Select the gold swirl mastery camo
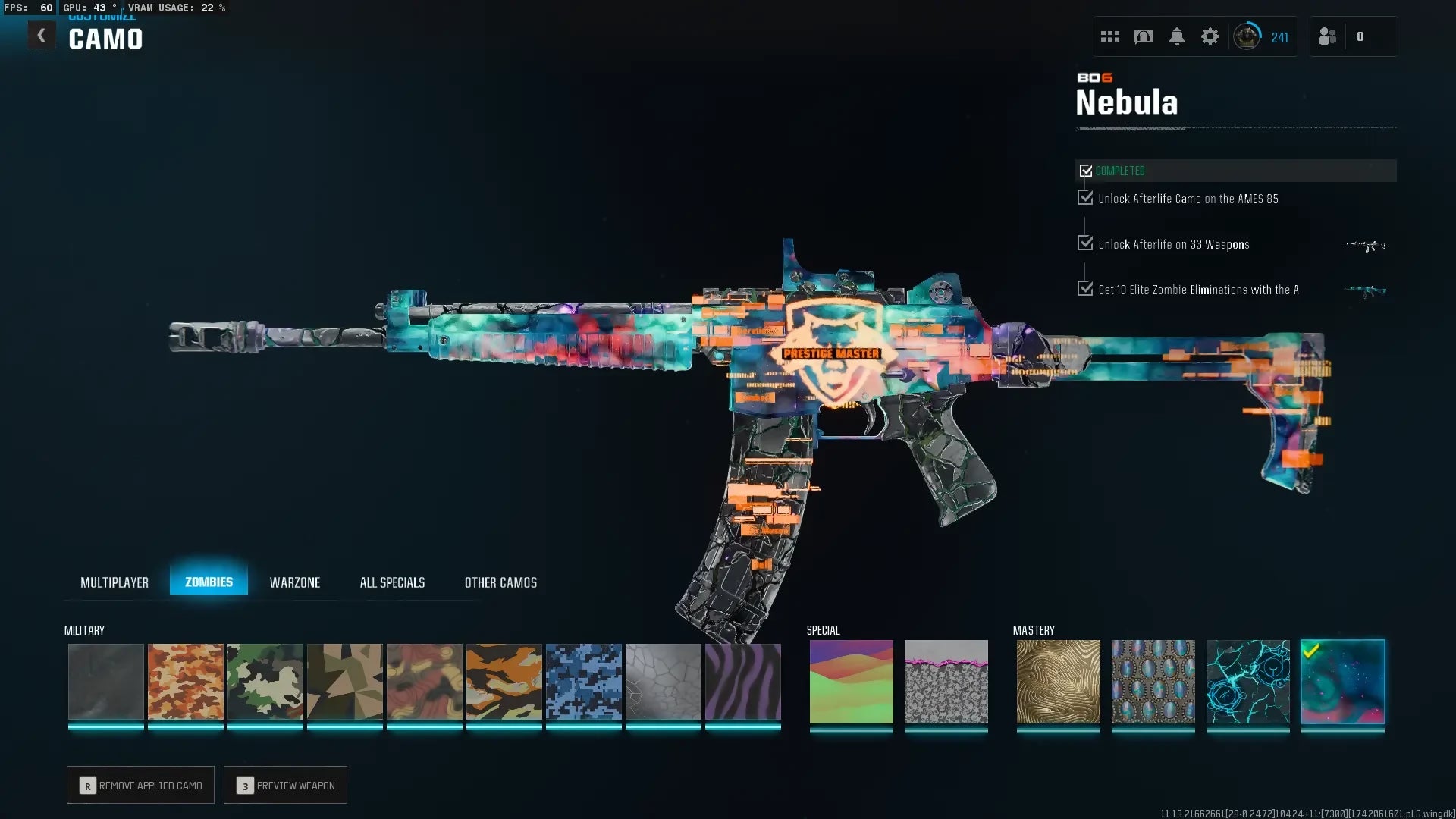This screenshot has width=1456, height=819. [x=1058, y=681]
